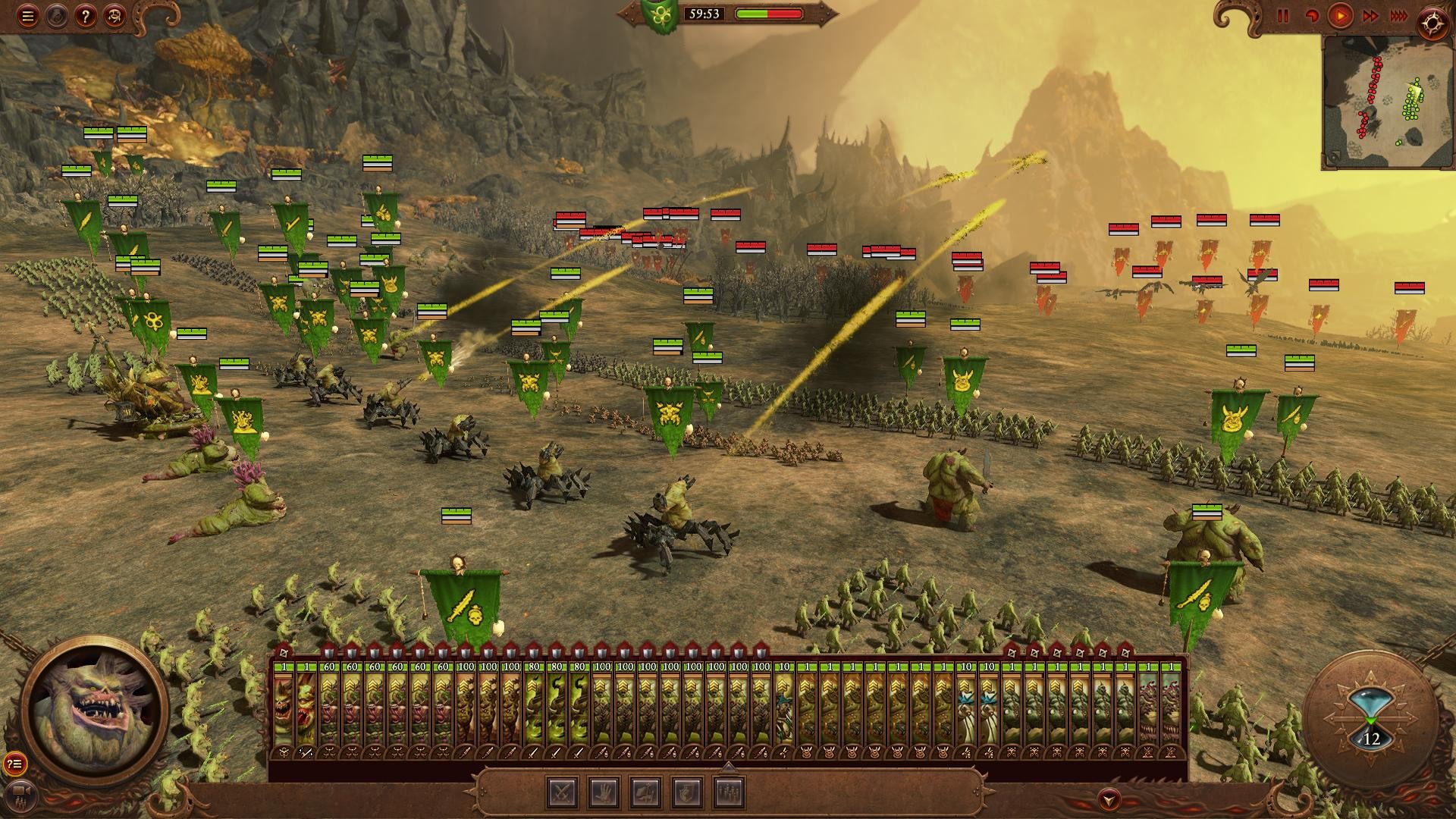Set battle to normal play speed
Viewport: 1456px width, 819px height.
pos(1340,16)
